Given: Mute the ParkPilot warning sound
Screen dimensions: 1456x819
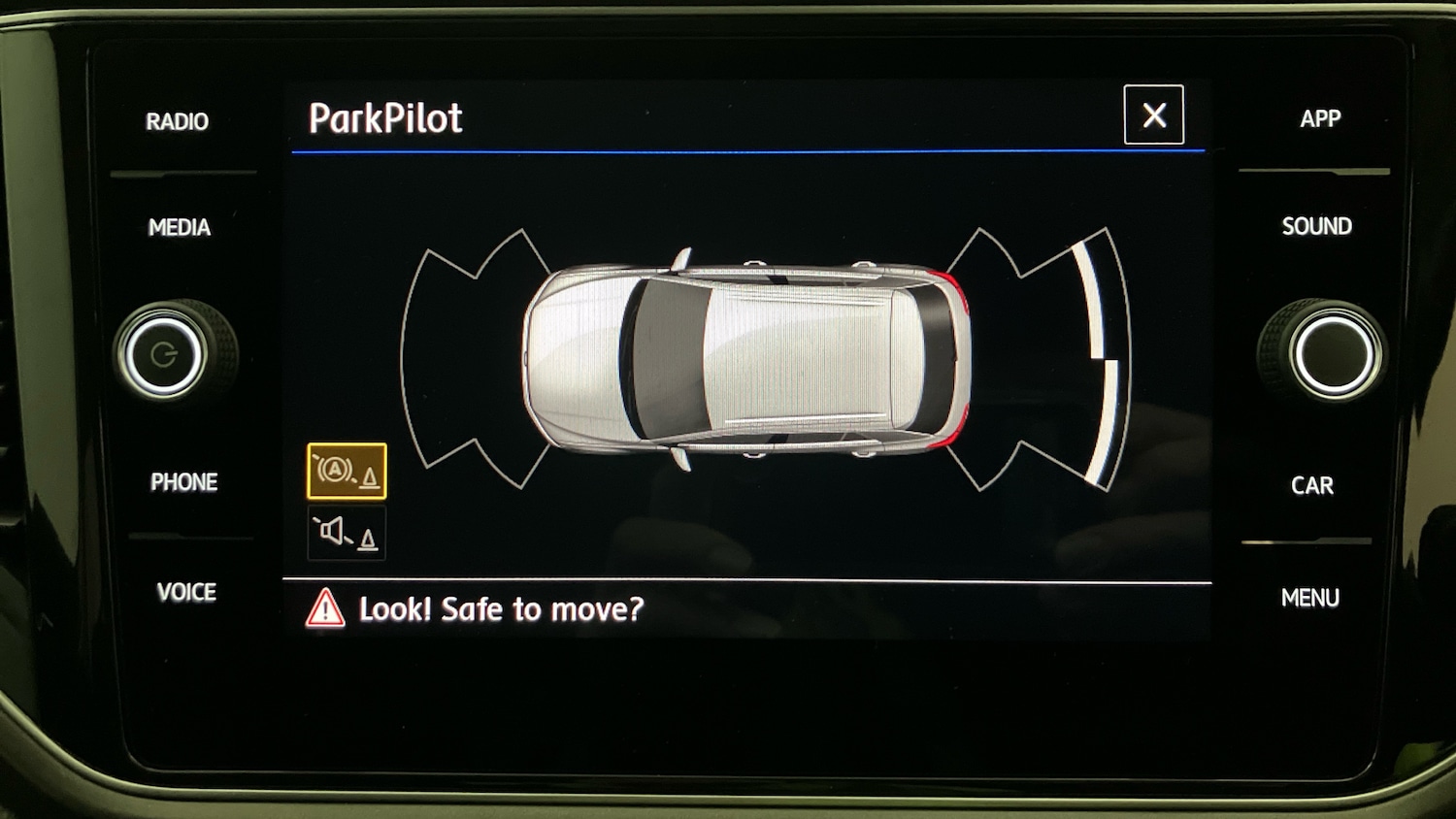Looking at the screenshot, I should point(347,533).
